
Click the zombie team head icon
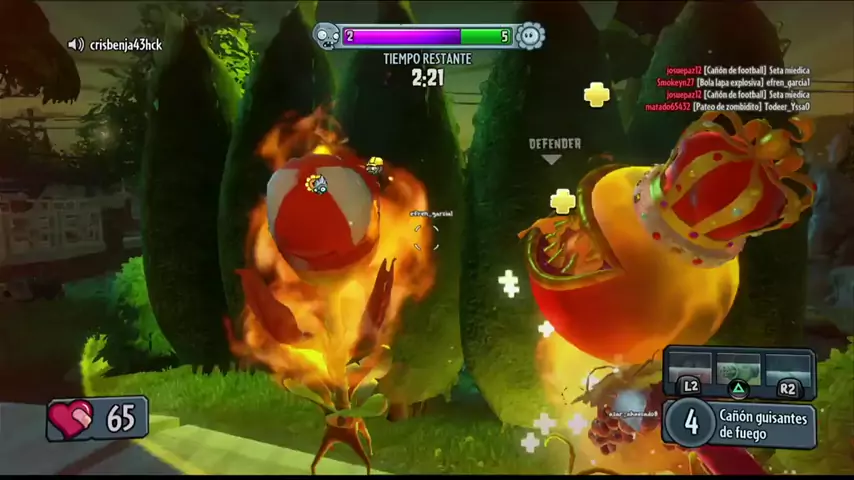pos(327,36)
